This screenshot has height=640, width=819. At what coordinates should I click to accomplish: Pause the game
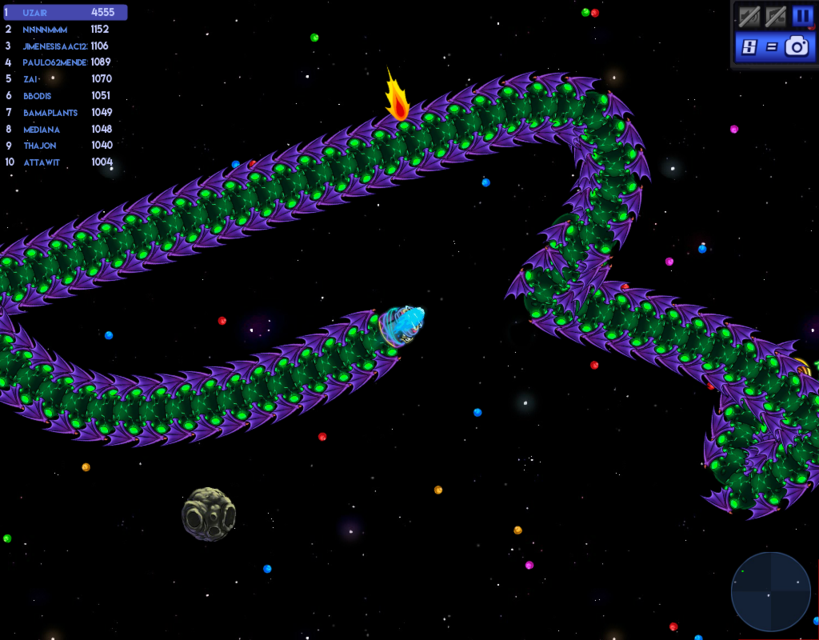pyautogui.click(x=802, y=16)
